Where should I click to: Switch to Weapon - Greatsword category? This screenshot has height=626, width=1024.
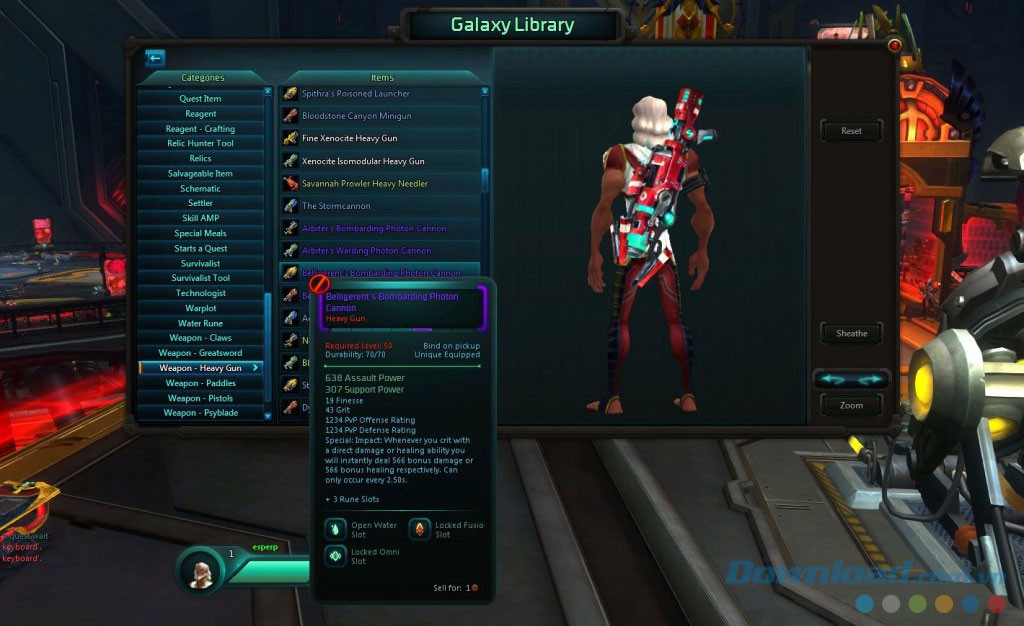(200, 353)
